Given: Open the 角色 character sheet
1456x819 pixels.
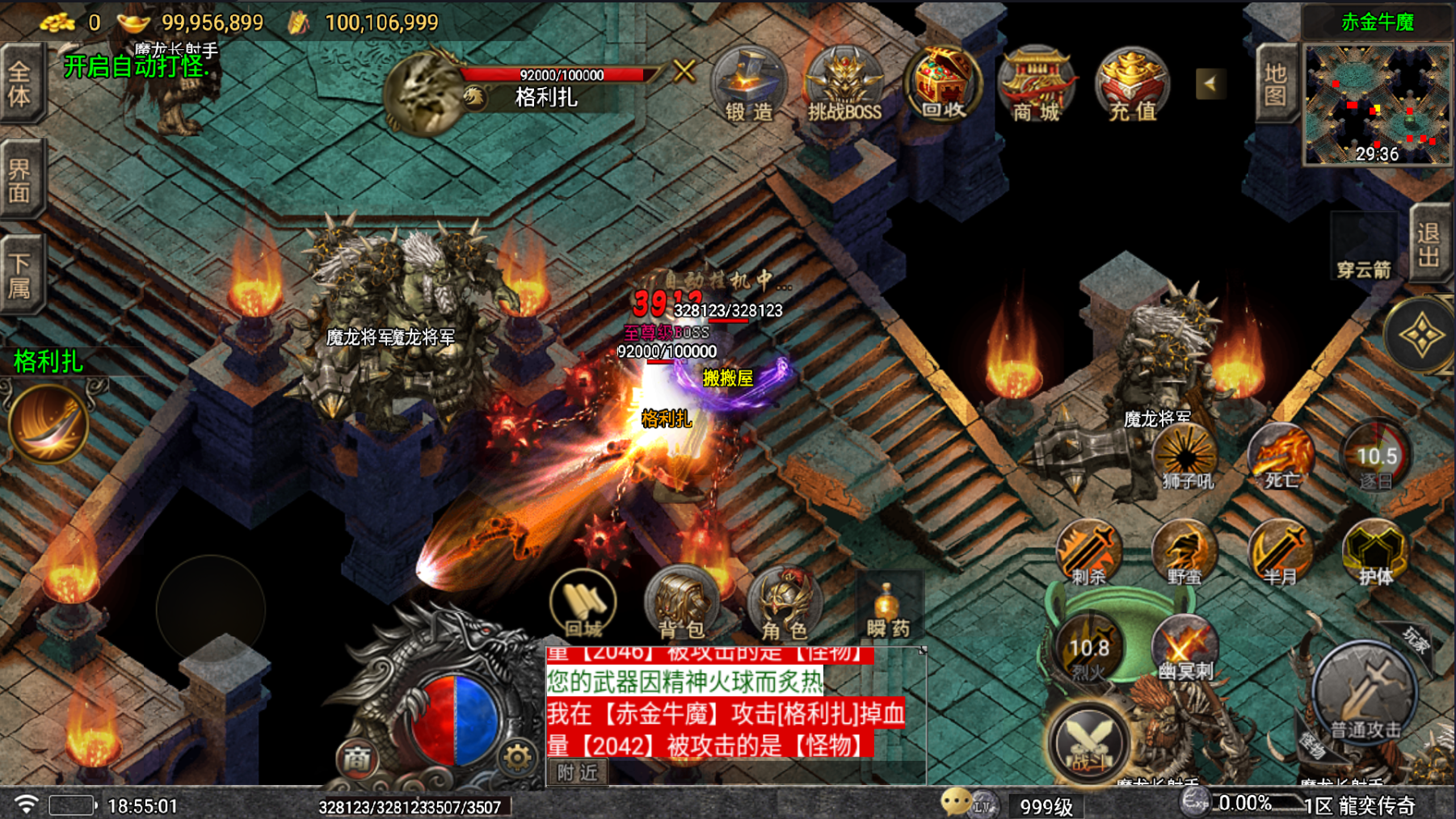Looking at the screenshot, I should 783,605.
